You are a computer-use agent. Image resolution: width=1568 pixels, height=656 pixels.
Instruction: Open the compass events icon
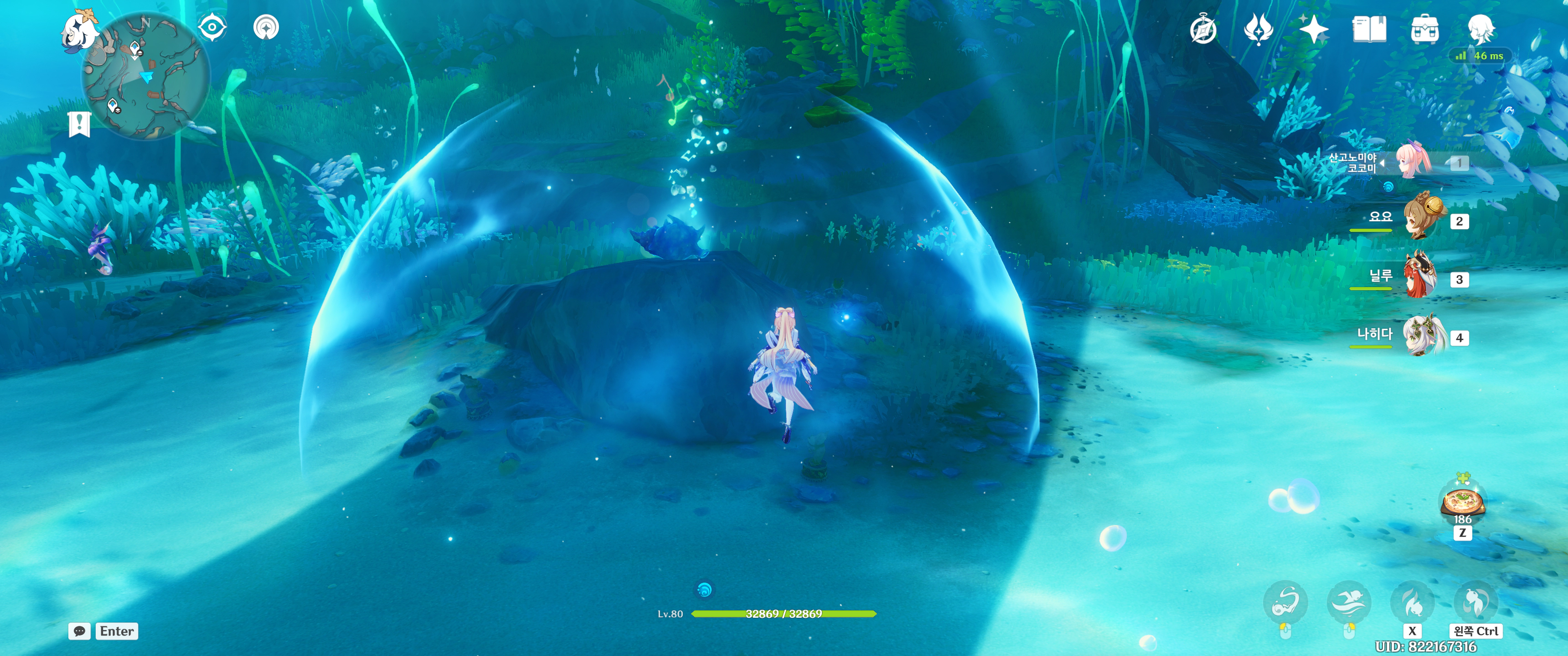[1203, 30]
